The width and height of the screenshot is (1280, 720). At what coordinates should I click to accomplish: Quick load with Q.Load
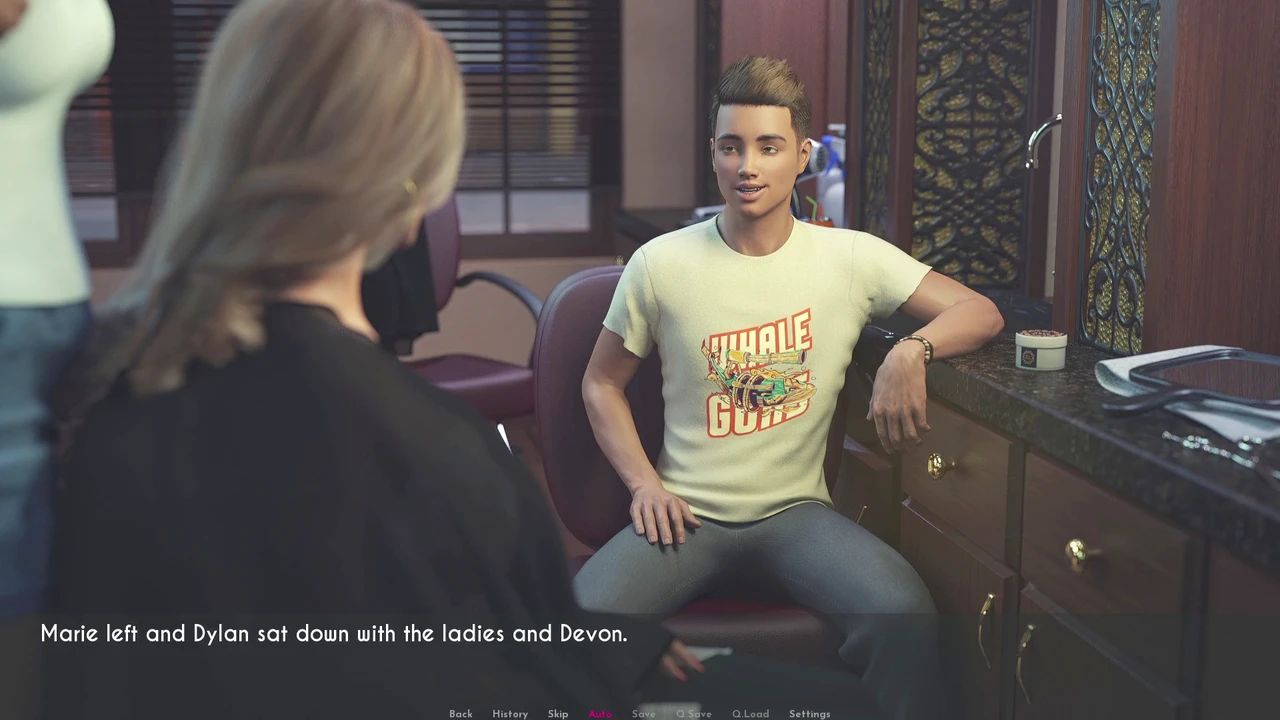coord(750,714)
